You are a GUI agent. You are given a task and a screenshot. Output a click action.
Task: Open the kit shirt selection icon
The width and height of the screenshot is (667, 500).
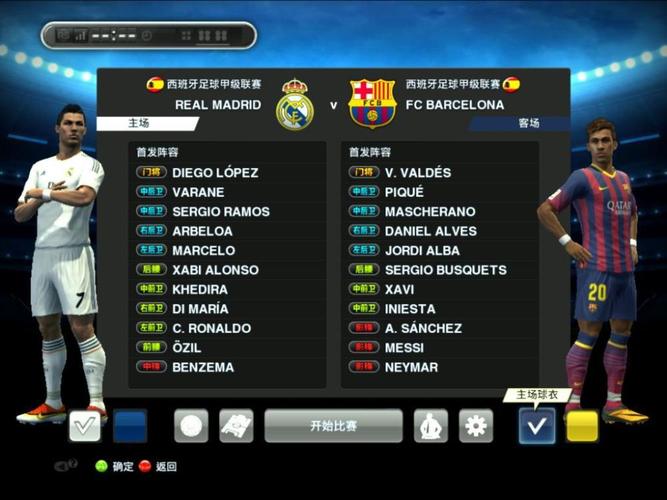point(431,426)
